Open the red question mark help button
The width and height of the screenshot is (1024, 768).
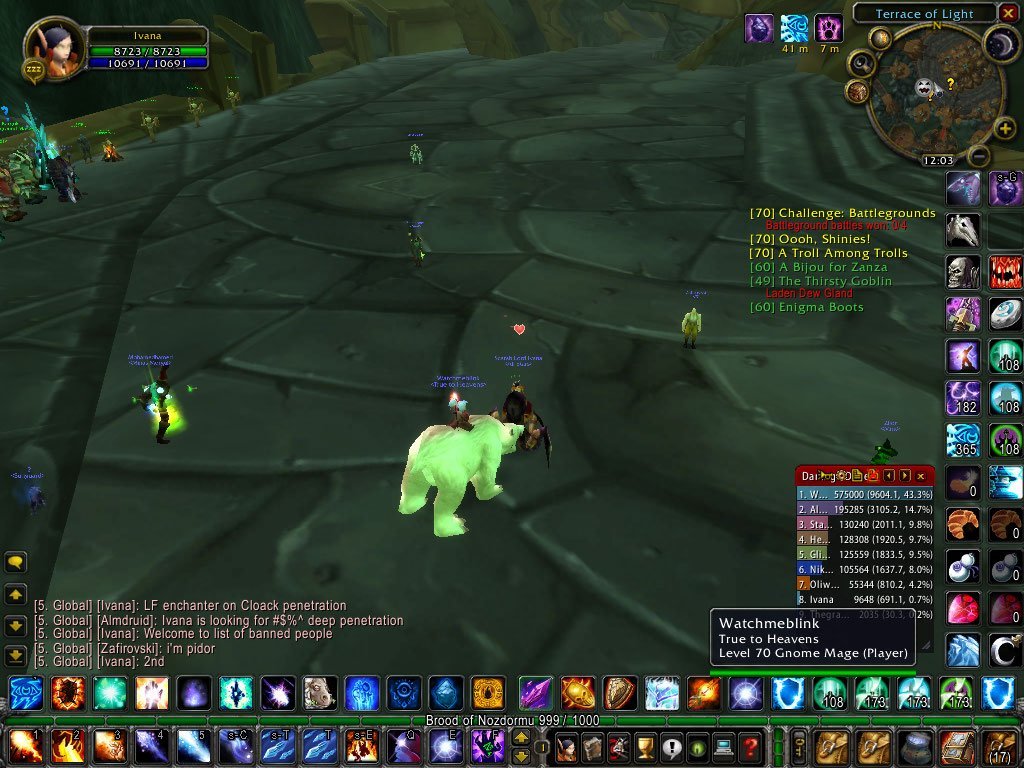tap(751, 747)
